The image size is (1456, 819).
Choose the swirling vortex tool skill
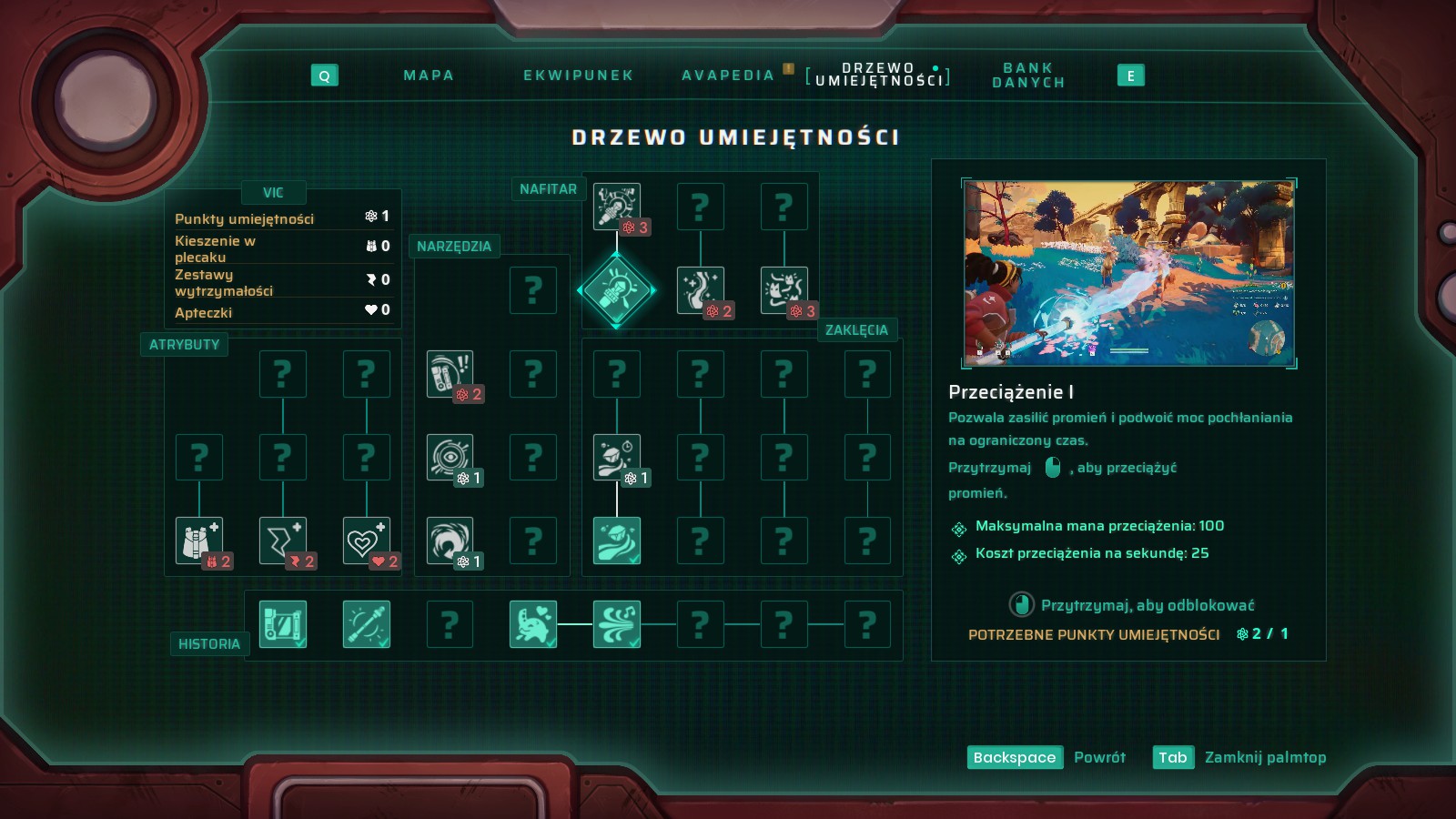click(x=450, y=541)
